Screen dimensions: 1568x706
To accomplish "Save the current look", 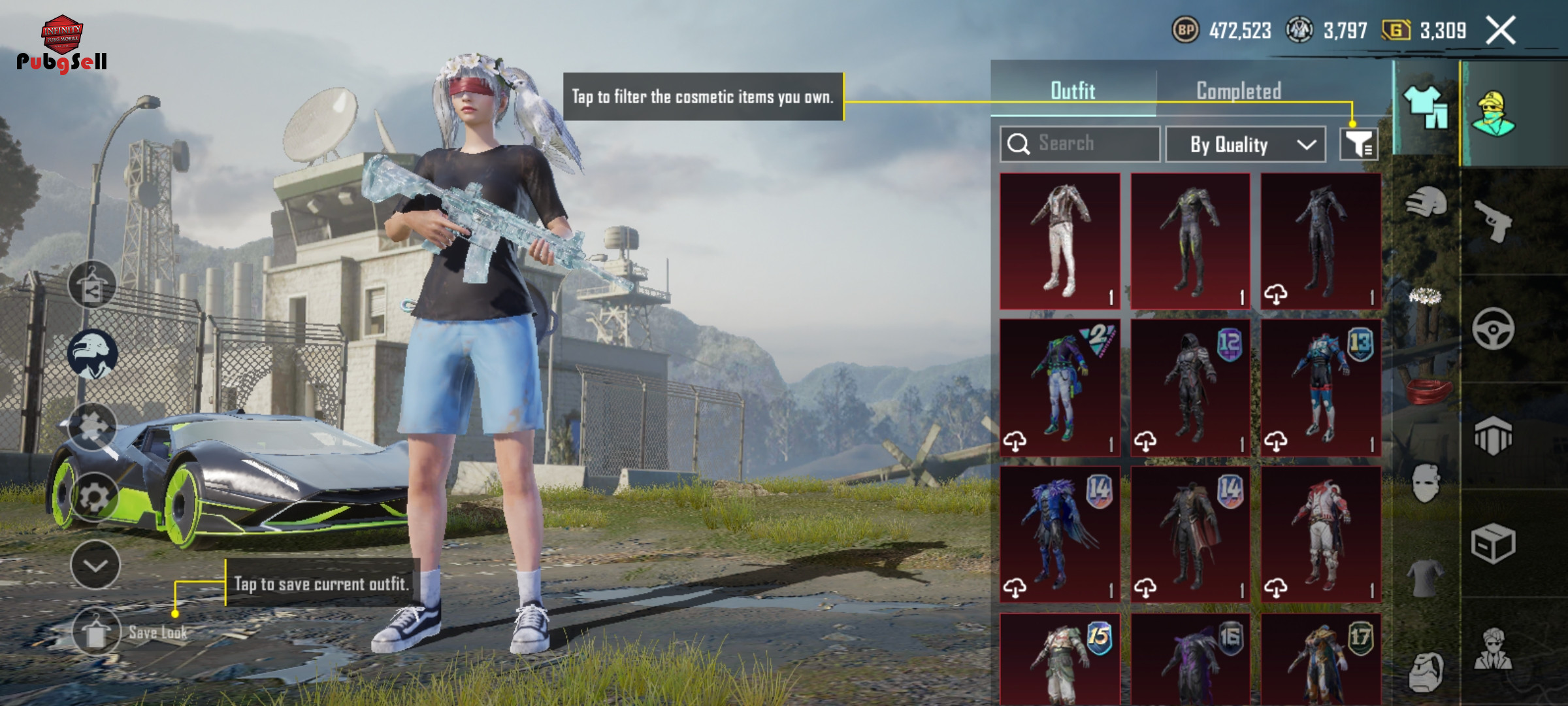I will point(97,632).
